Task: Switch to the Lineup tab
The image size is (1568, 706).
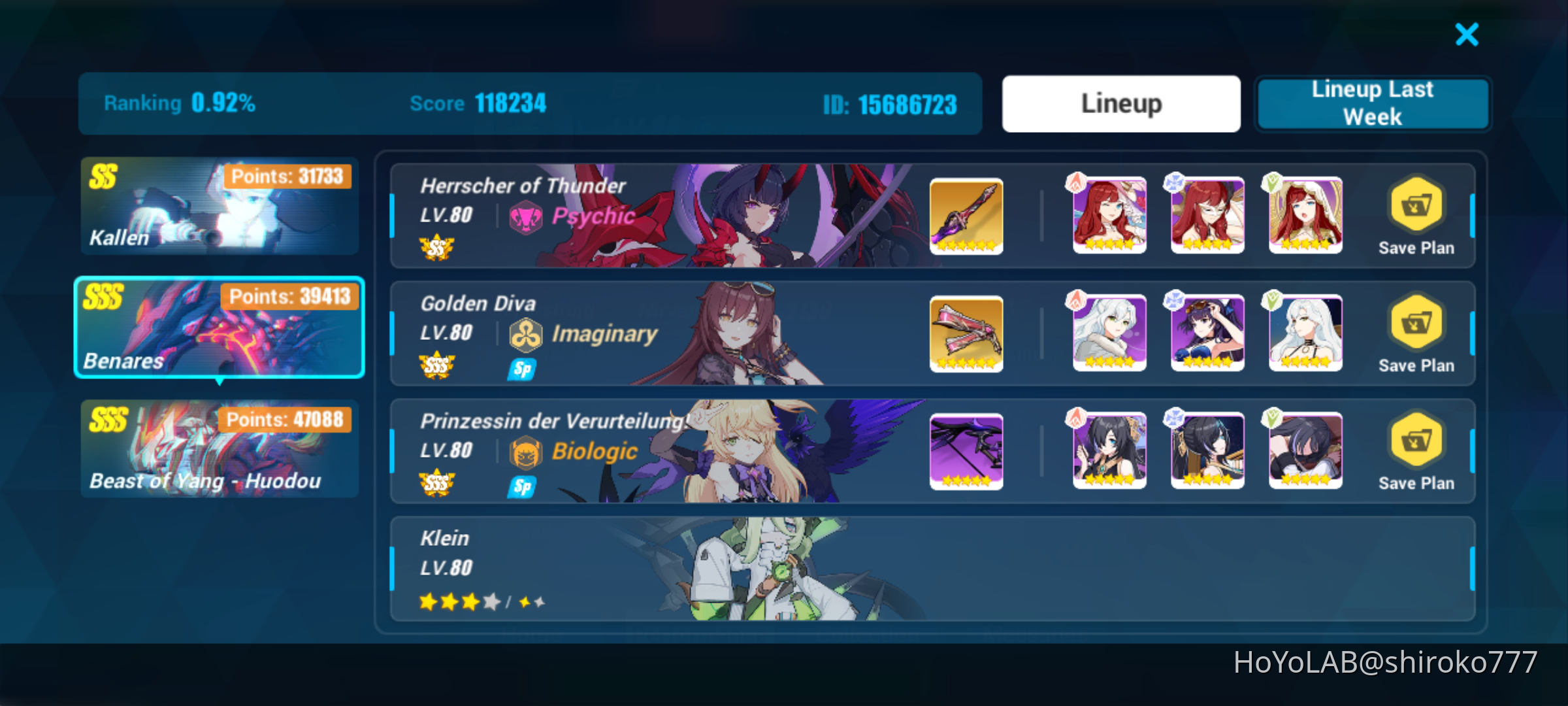Action: coord(1121,103)
